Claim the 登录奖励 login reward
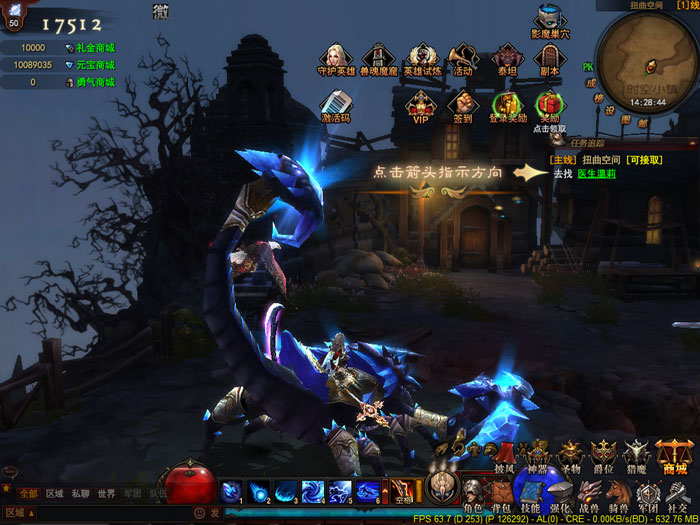700x525 pixels. coord(508,103)
